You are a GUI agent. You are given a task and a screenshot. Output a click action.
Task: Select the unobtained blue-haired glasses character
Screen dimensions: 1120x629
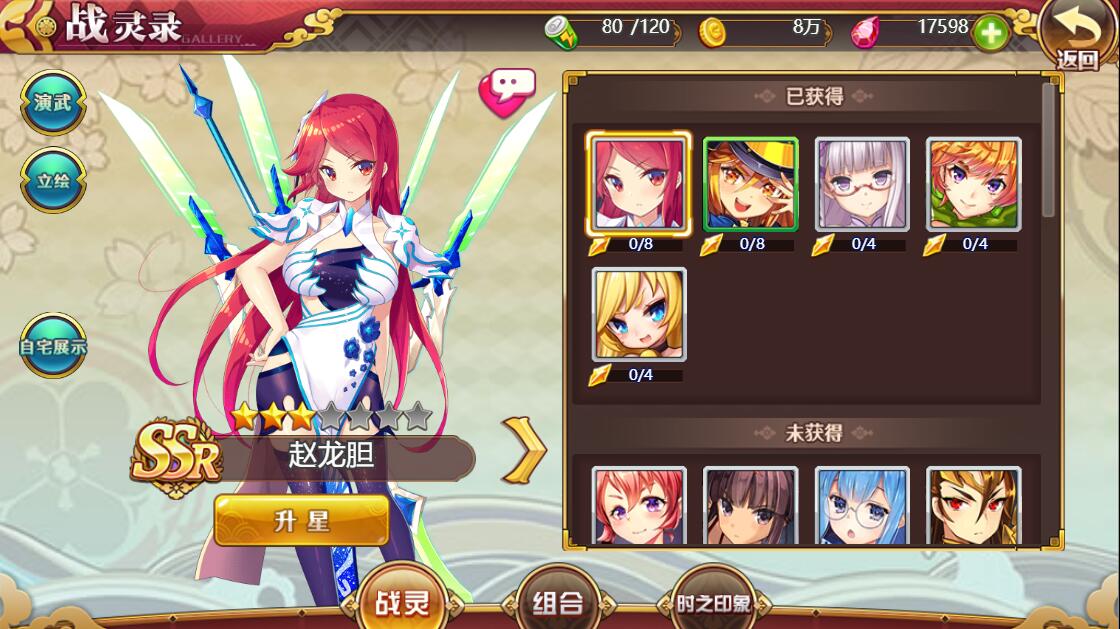pyautogui.click(x=862, y=507)
